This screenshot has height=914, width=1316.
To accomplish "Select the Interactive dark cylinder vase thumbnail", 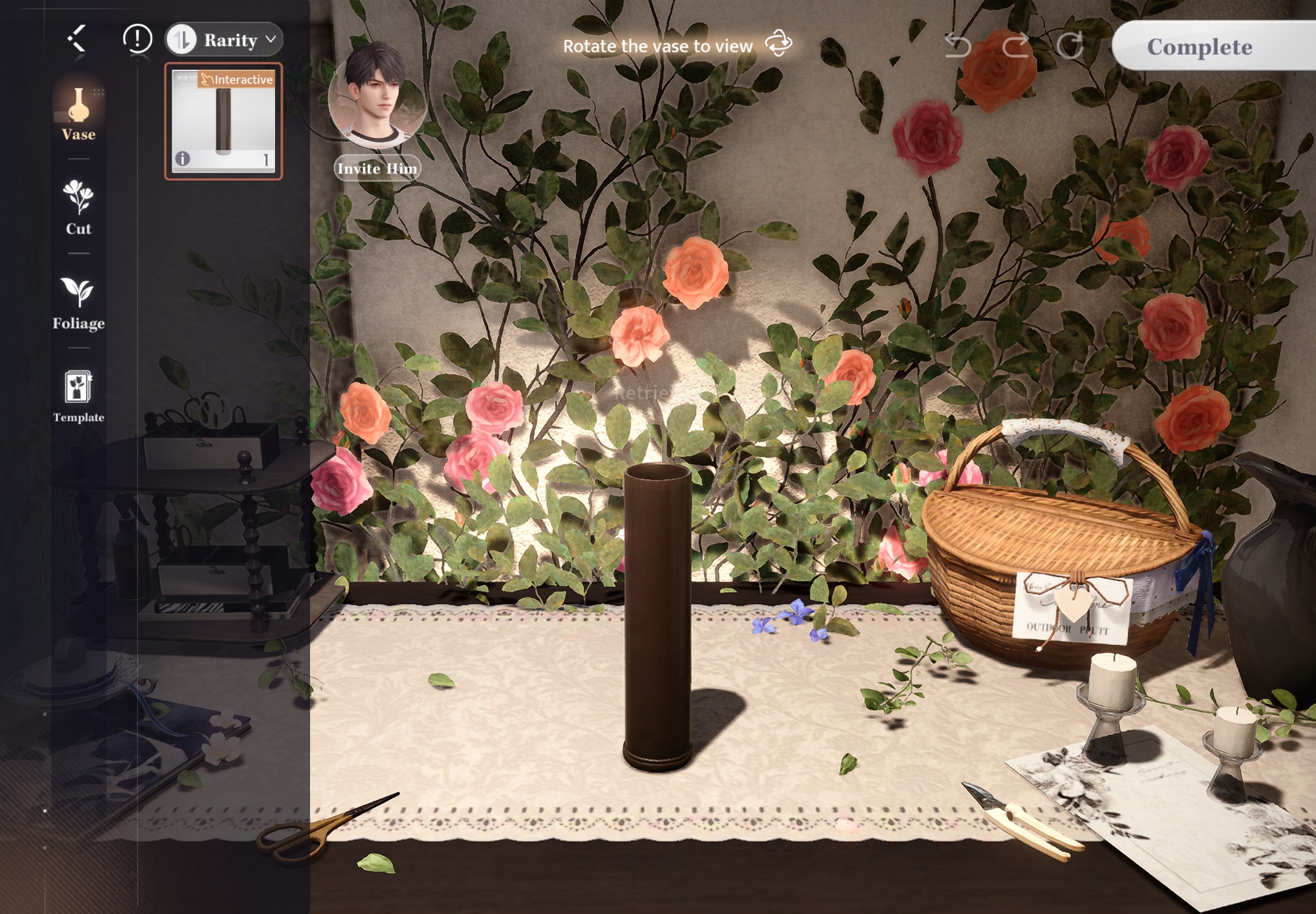I will click(223, 120).
